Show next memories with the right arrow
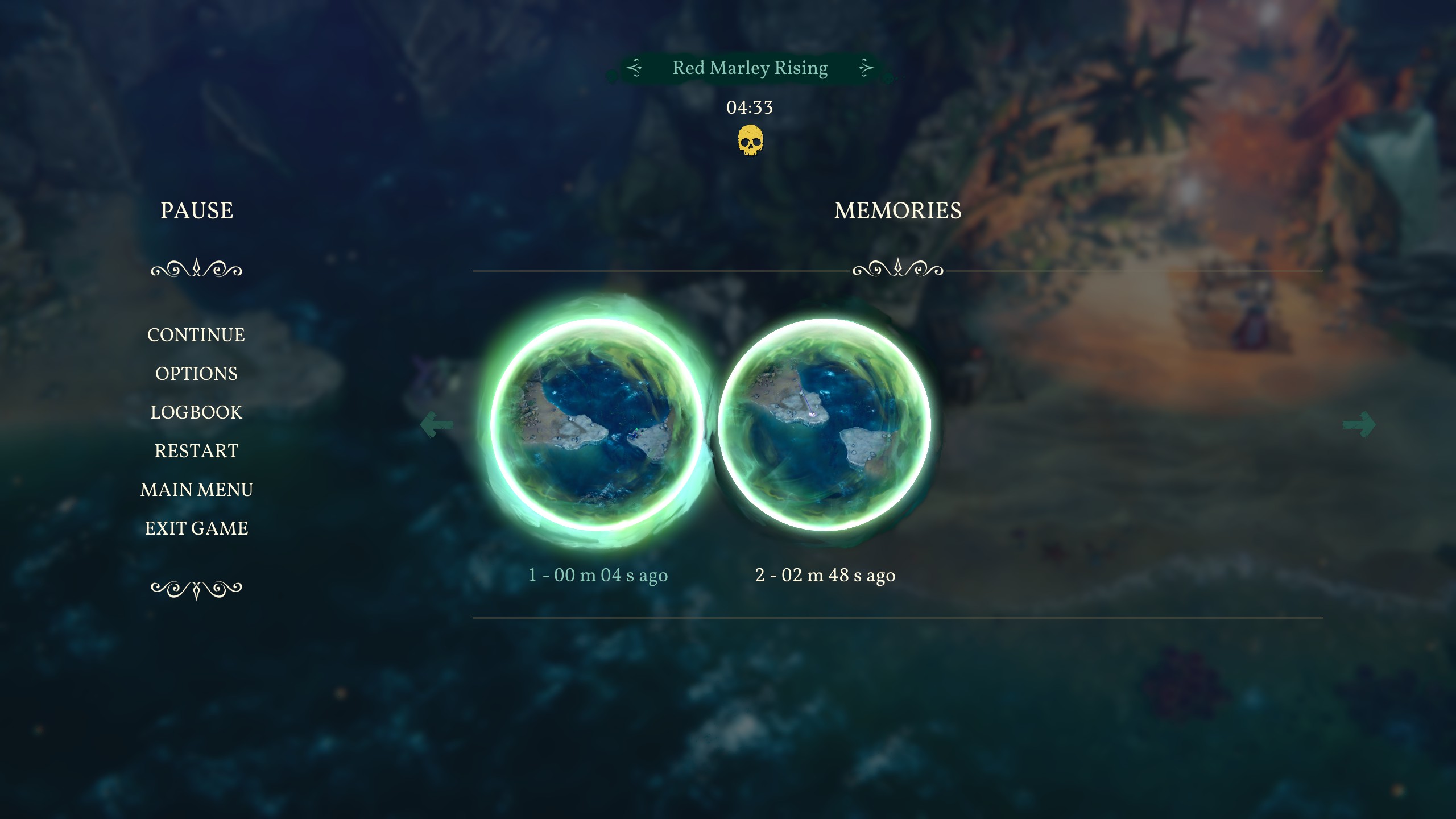 coord(1359,424)
